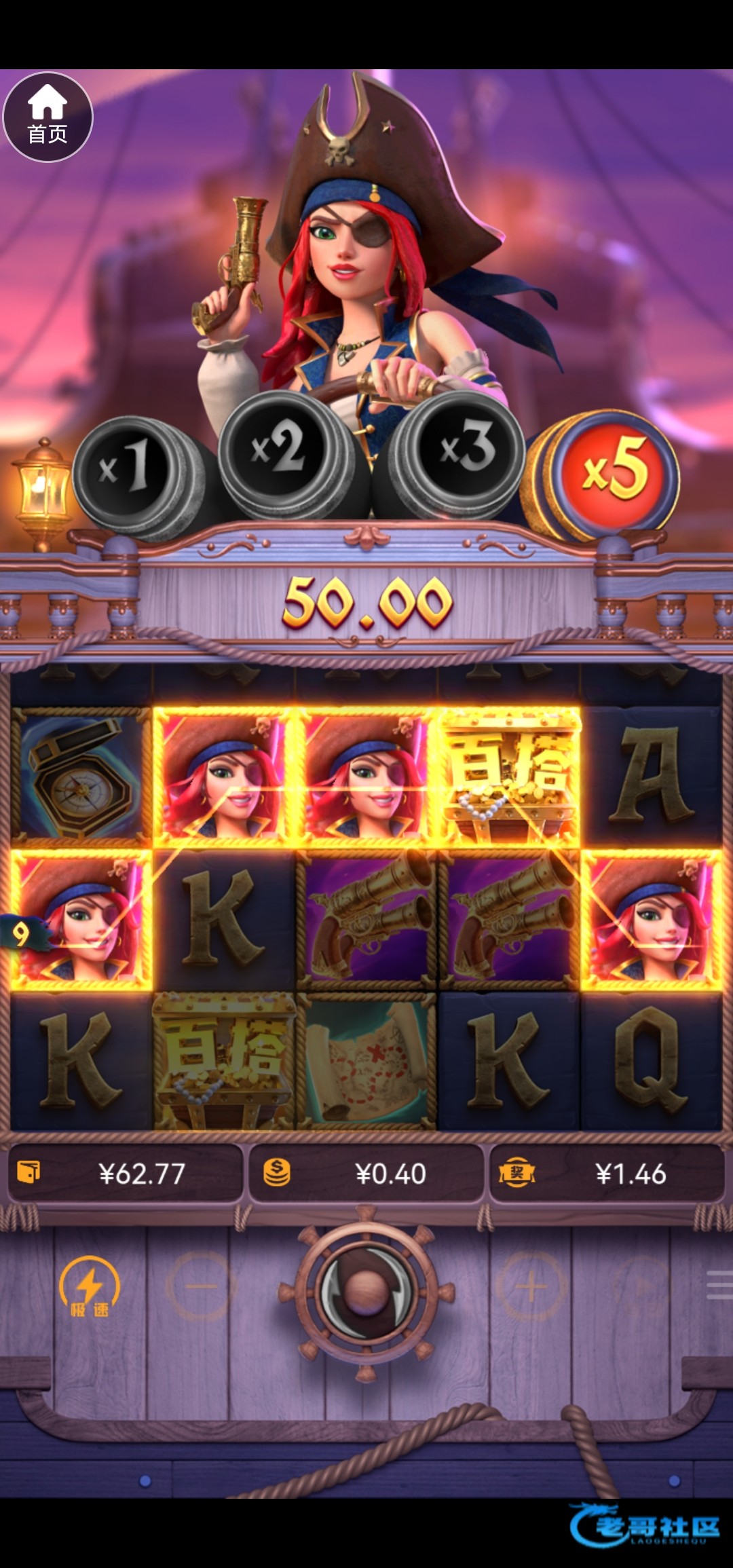The image size is (733, 1568).
Task: Open the bet amount panel showing ¥0.40
Action: click(366, 1174)
